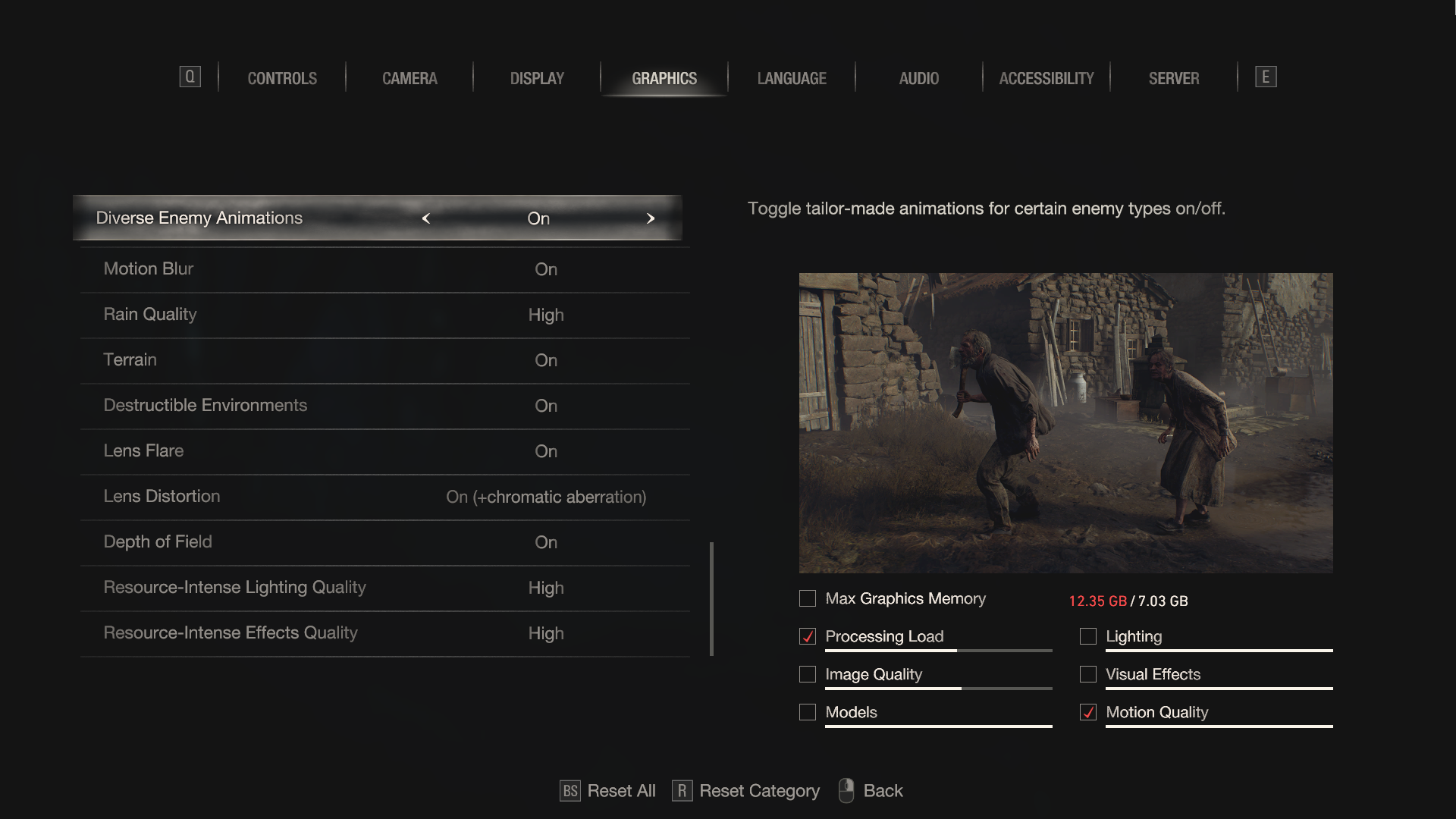This screenshot has height=819, width=1456.
Task: Click the Back button
Action: [x=871, y=791]
